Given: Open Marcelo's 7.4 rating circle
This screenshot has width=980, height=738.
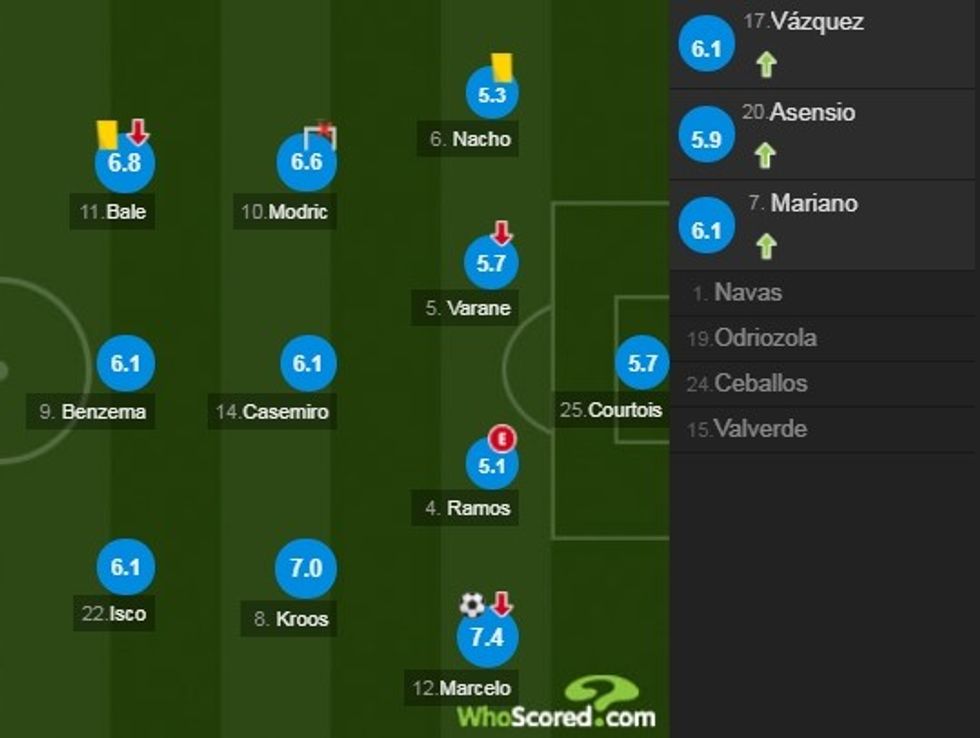Looking at the screenshot, I should click(487, 637).
